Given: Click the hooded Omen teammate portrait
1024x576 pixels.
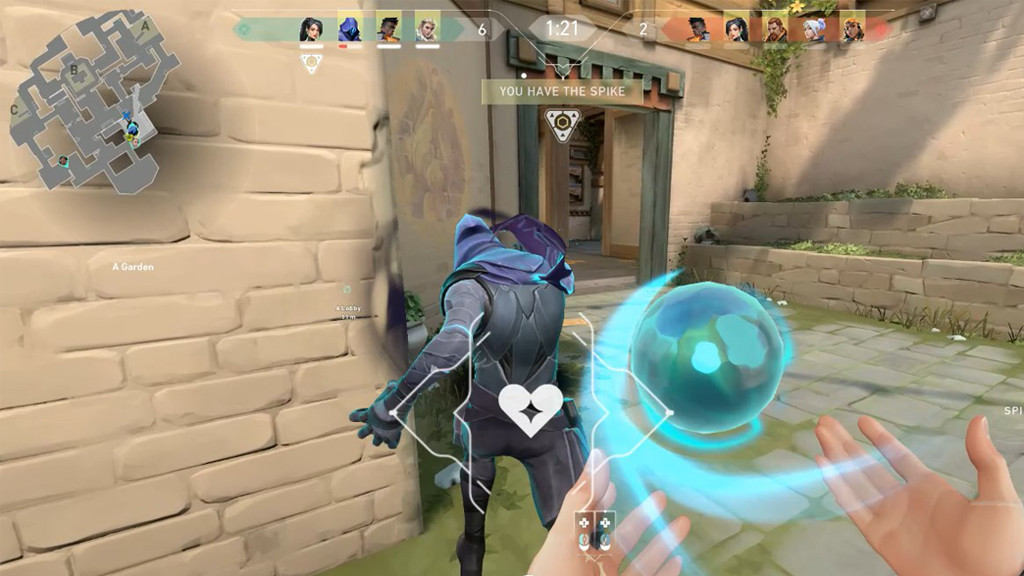Looking at the screenshot, I should click(350, 28).
